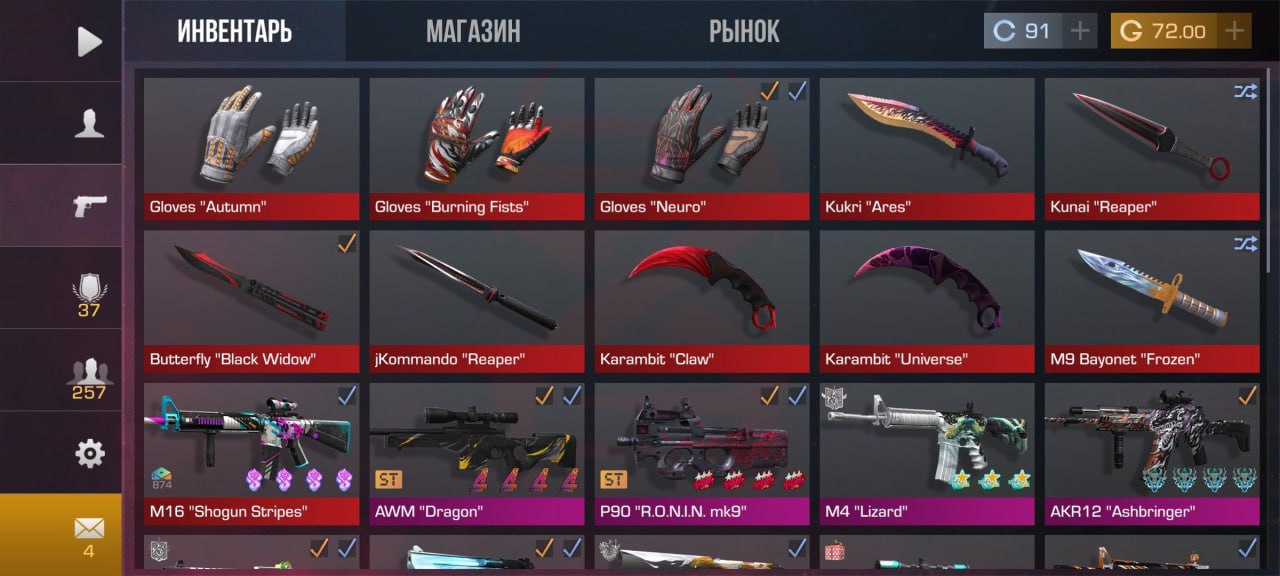1280x576 pixels.
Task: Open the settings gear
Action: [x=89, y=454]
